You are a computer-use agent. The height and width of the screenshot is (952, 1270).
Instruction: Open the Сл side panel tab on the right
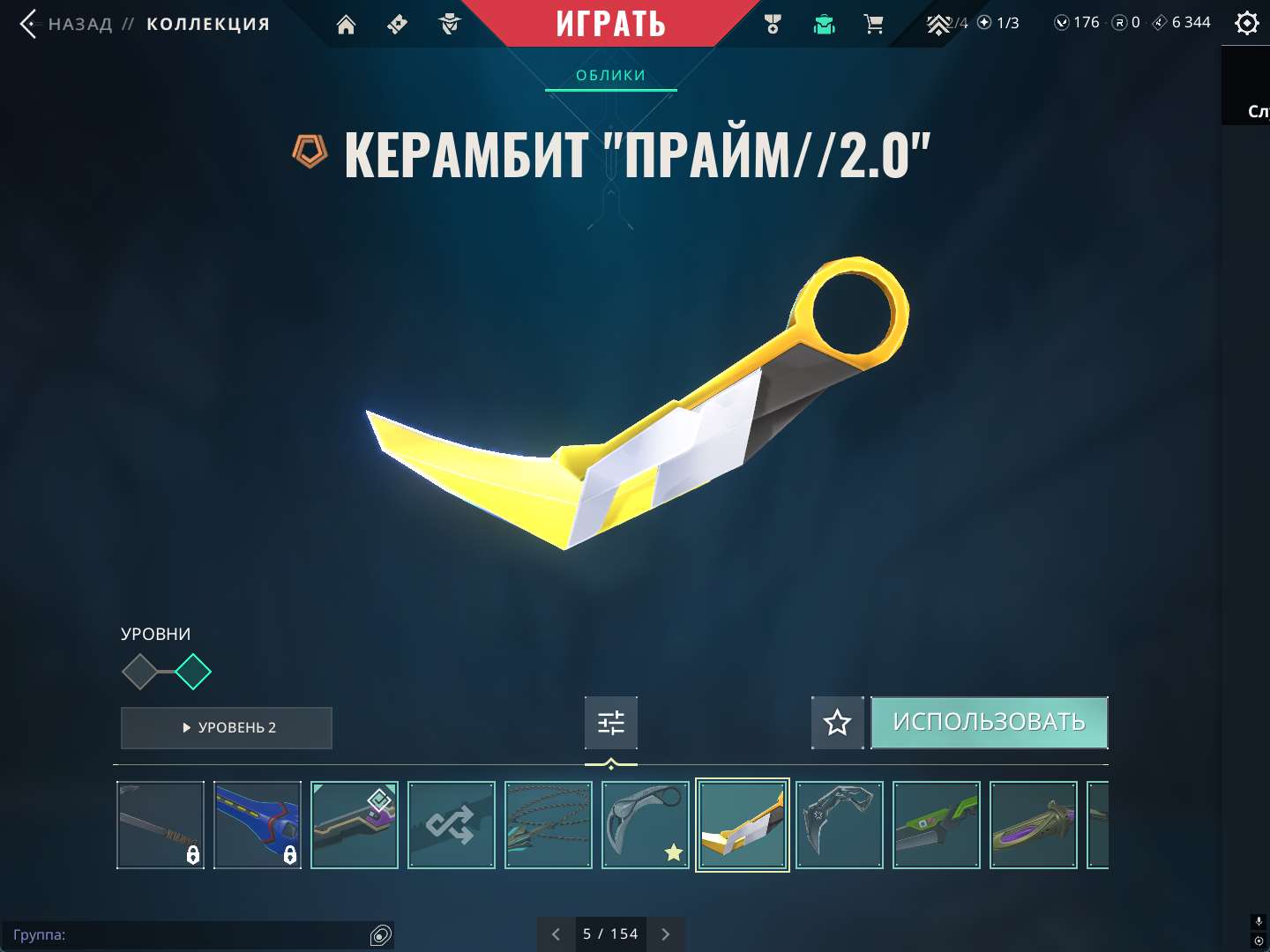[1255, 112]
